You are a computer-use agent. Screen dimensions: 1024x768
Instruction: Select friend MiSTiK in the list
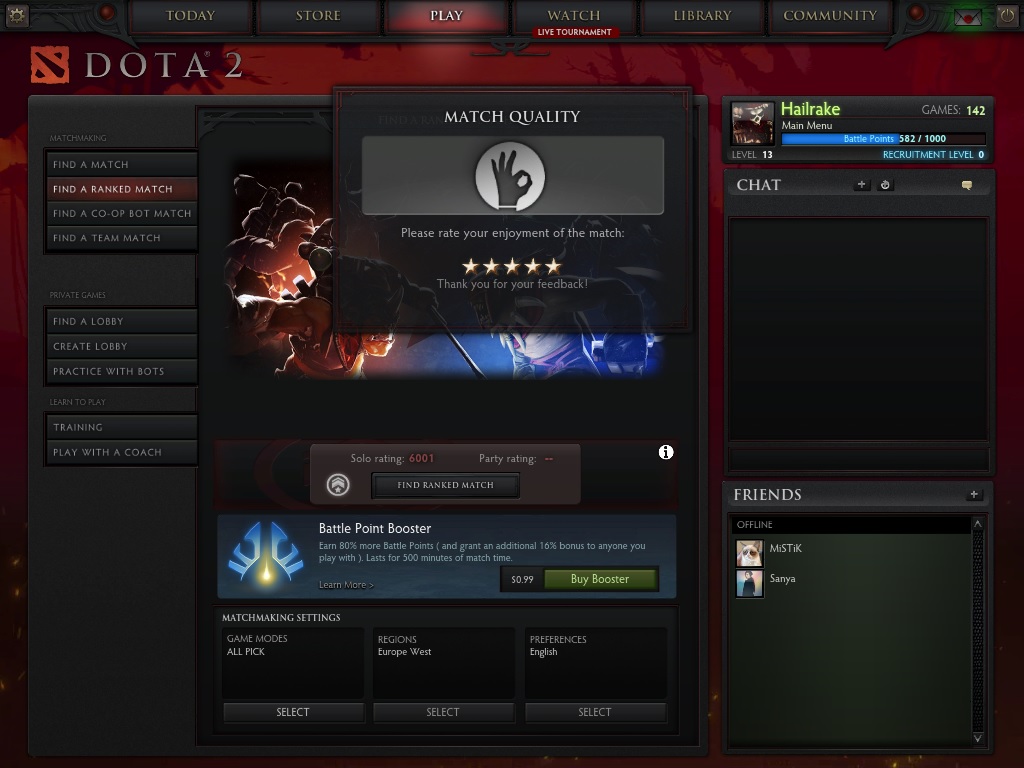pos(785,549)
